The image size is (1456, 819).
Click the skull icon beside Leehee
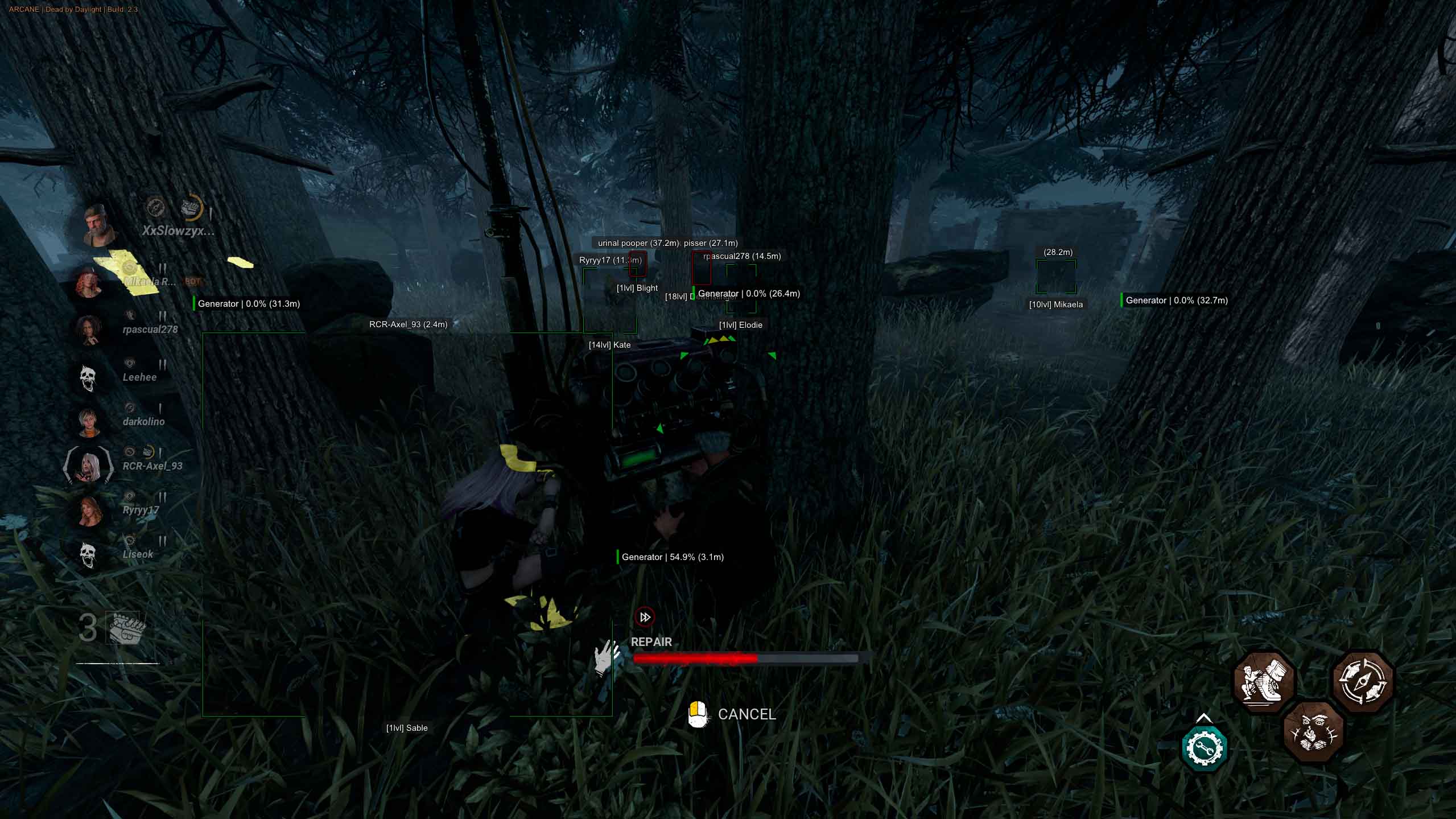pyautogui.click(x=87, y=377)
